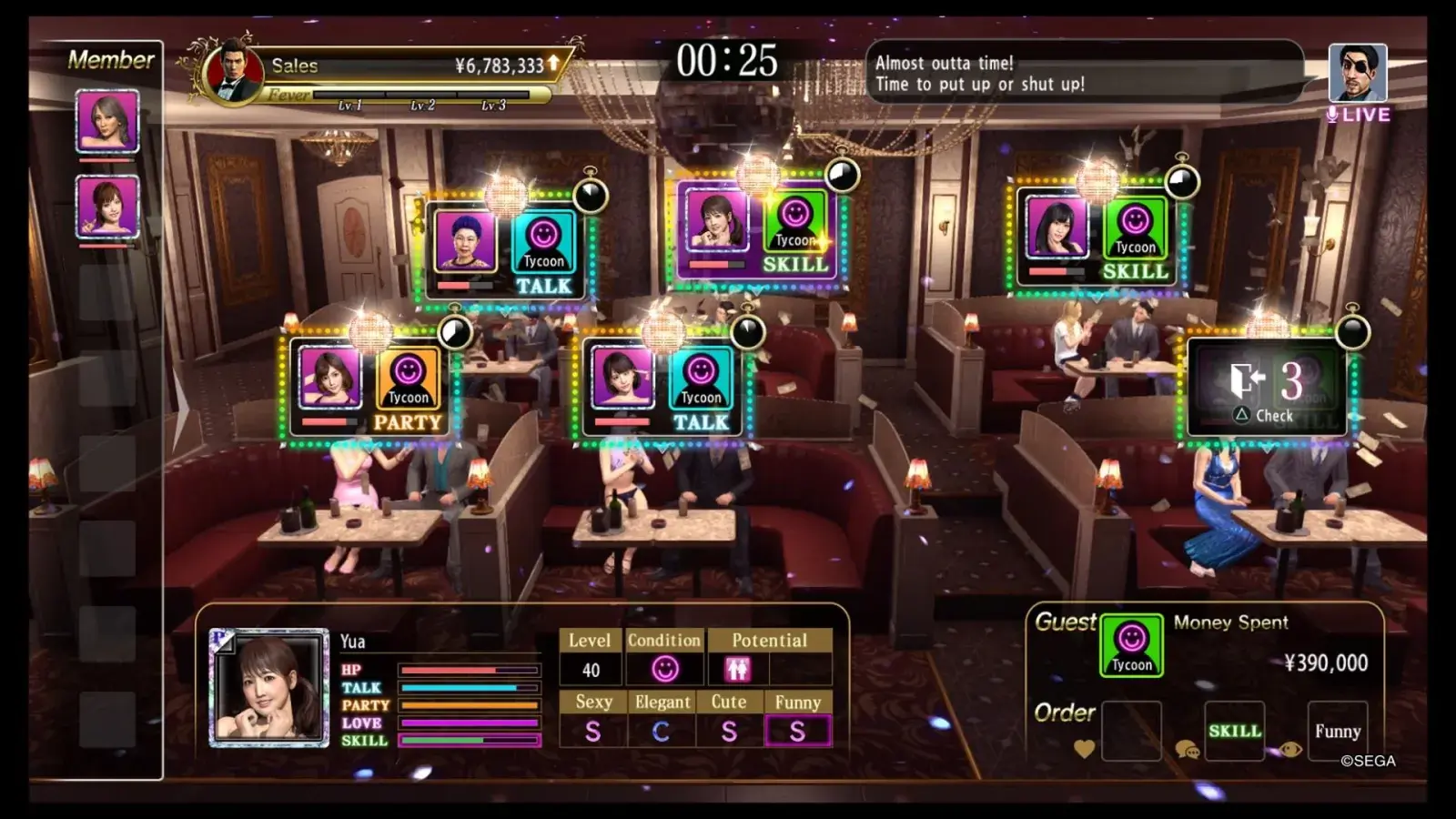Click the LIVE streamer avatar
1456x819 pixels.
[x=1358, y=73]
